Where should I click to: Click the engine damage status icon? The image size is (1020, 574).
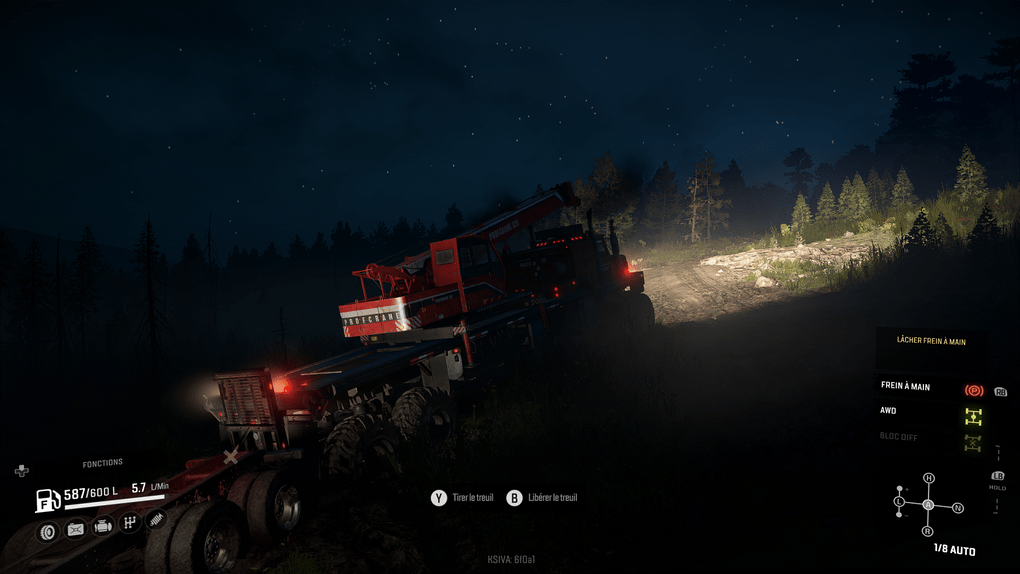102,526
